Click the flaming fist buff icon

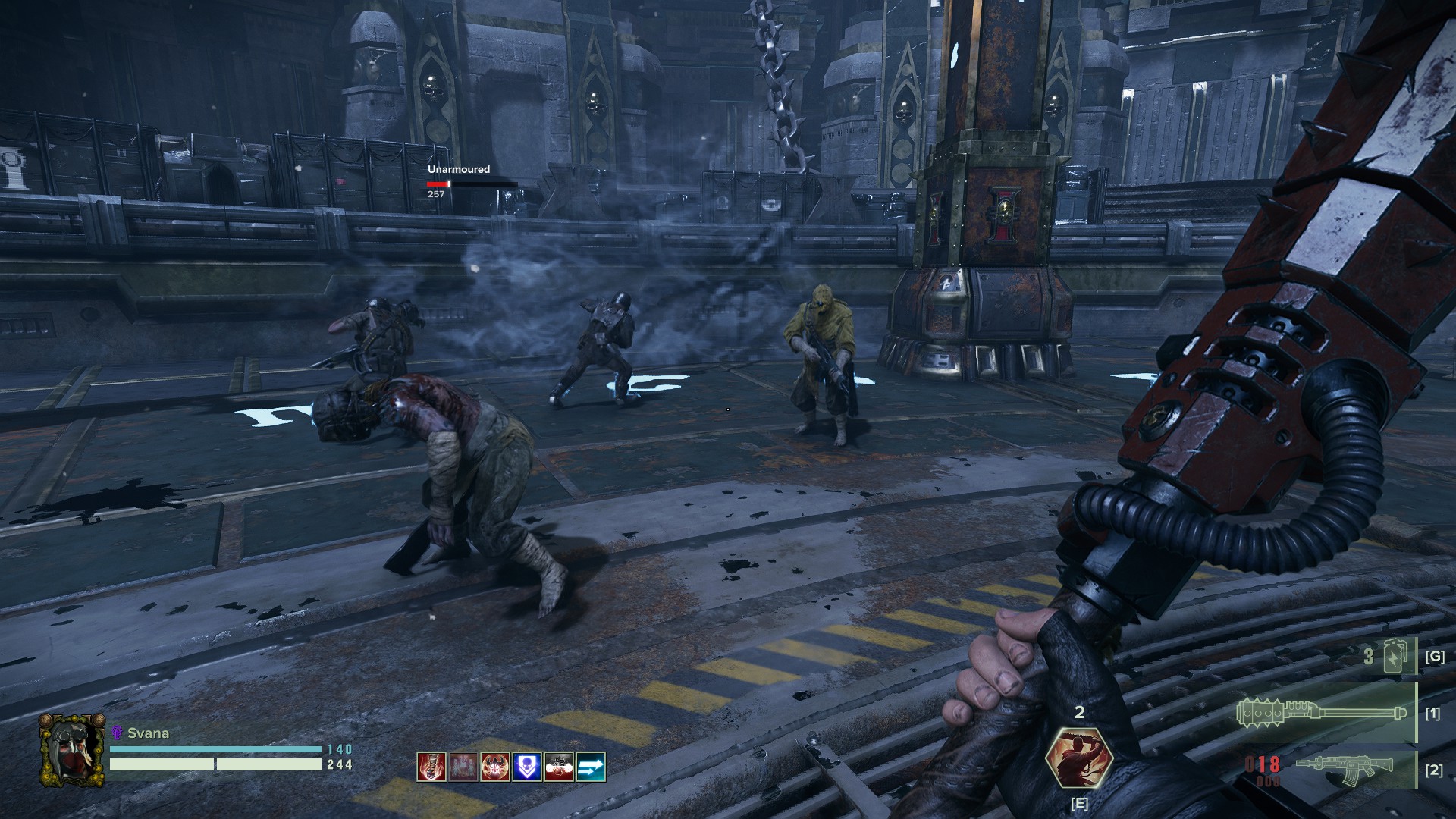(x=431, y=767)
